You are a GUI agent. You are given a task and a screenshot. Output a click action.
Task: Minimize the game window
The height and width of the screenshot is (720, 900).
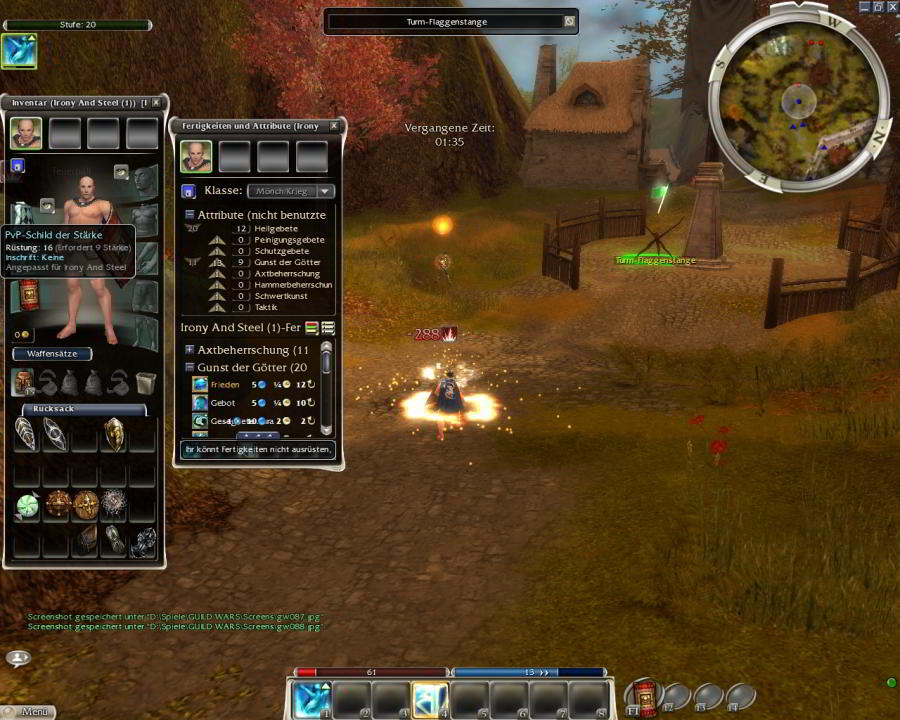click(x=864, y=6)
